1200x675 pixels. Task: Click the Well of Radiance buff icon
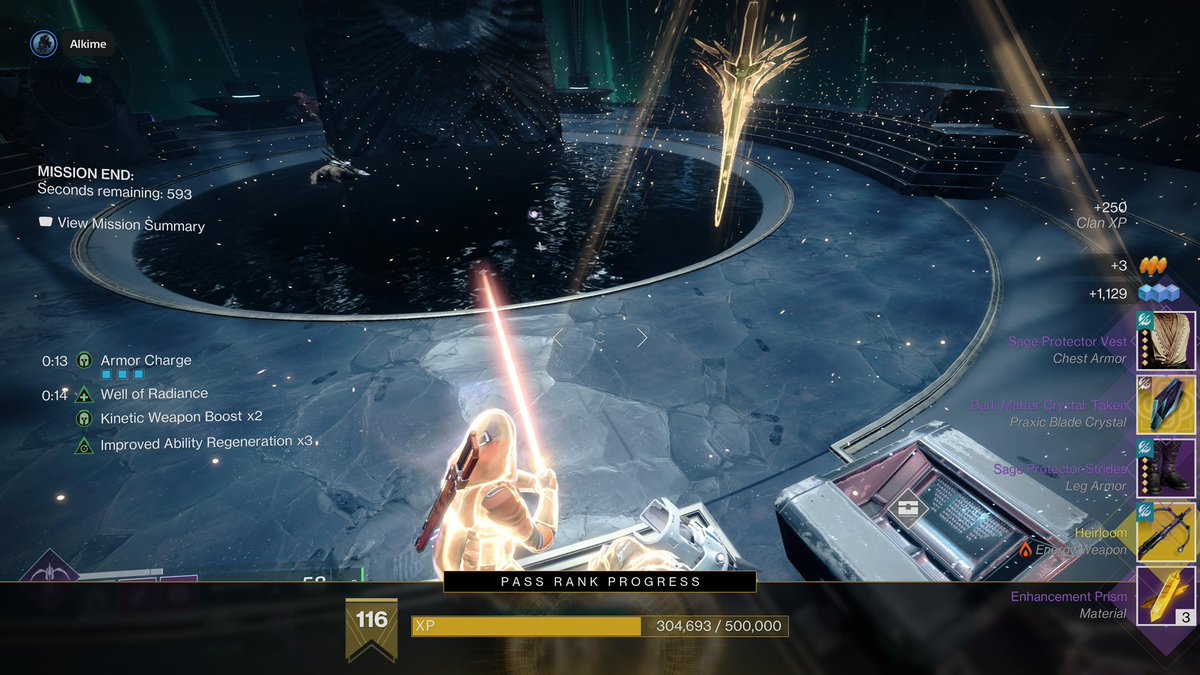click(84, 394)
